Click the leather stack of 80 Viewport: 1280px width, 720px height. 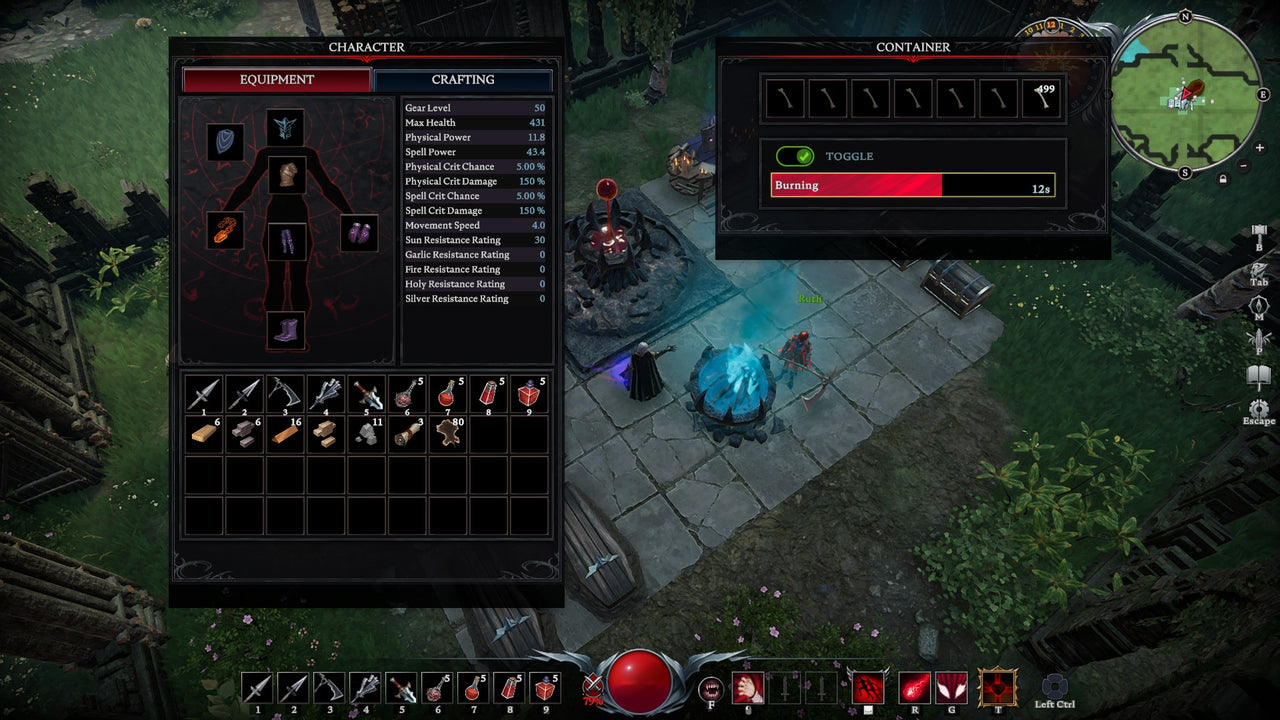point(447,434)
